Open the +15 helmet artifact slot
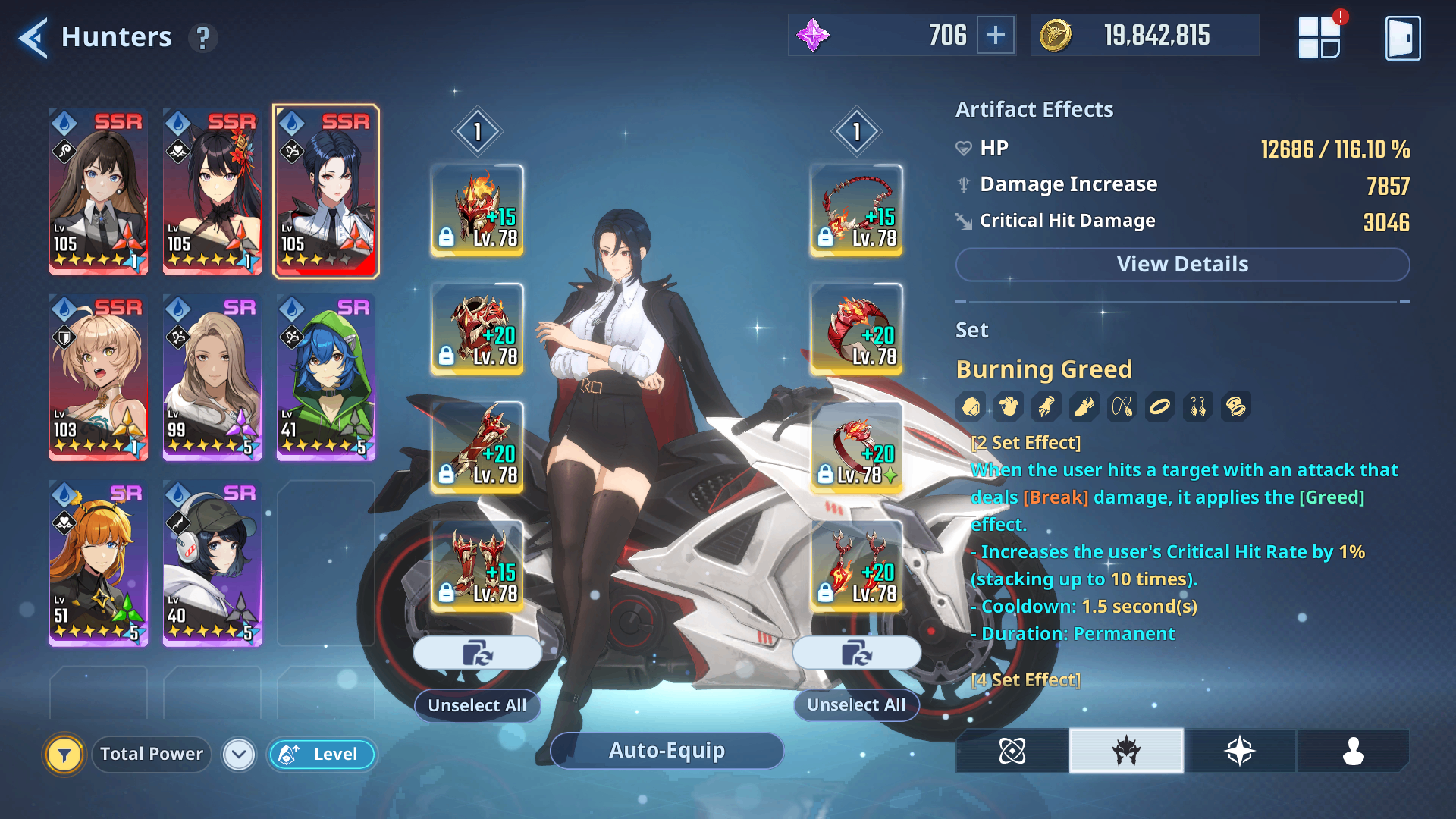 (477, 210)
